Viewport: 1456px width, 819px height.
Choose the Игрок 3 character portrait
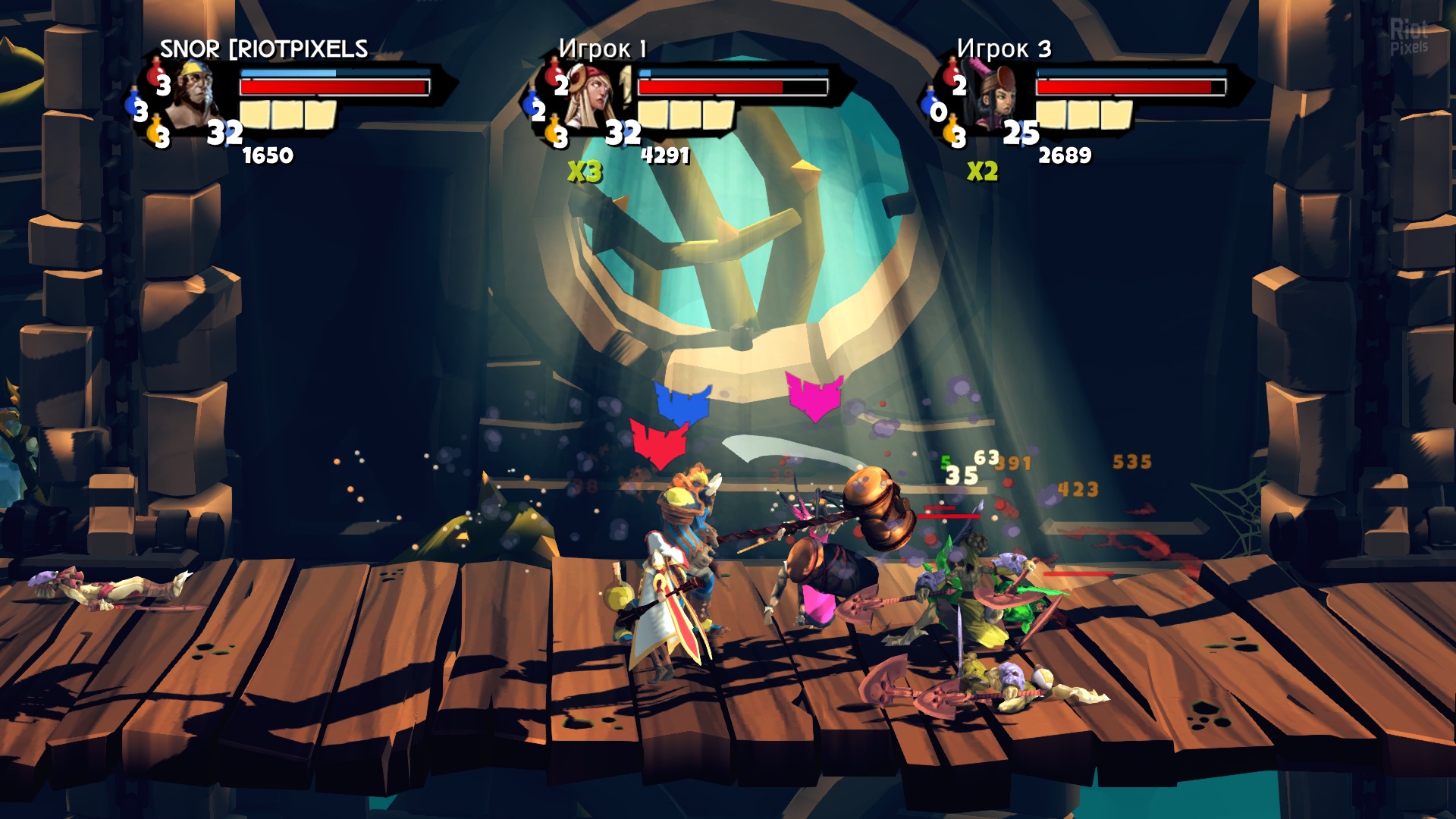point(993,97)
